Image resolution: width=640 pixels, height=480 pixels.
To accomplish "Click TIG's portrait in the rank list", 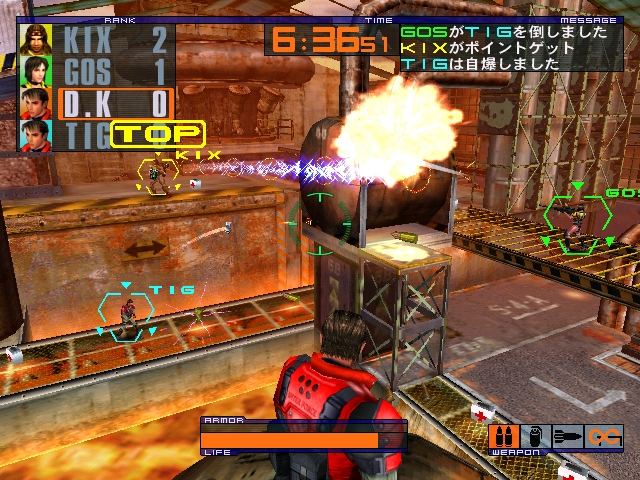I will (x=37, y=135).
